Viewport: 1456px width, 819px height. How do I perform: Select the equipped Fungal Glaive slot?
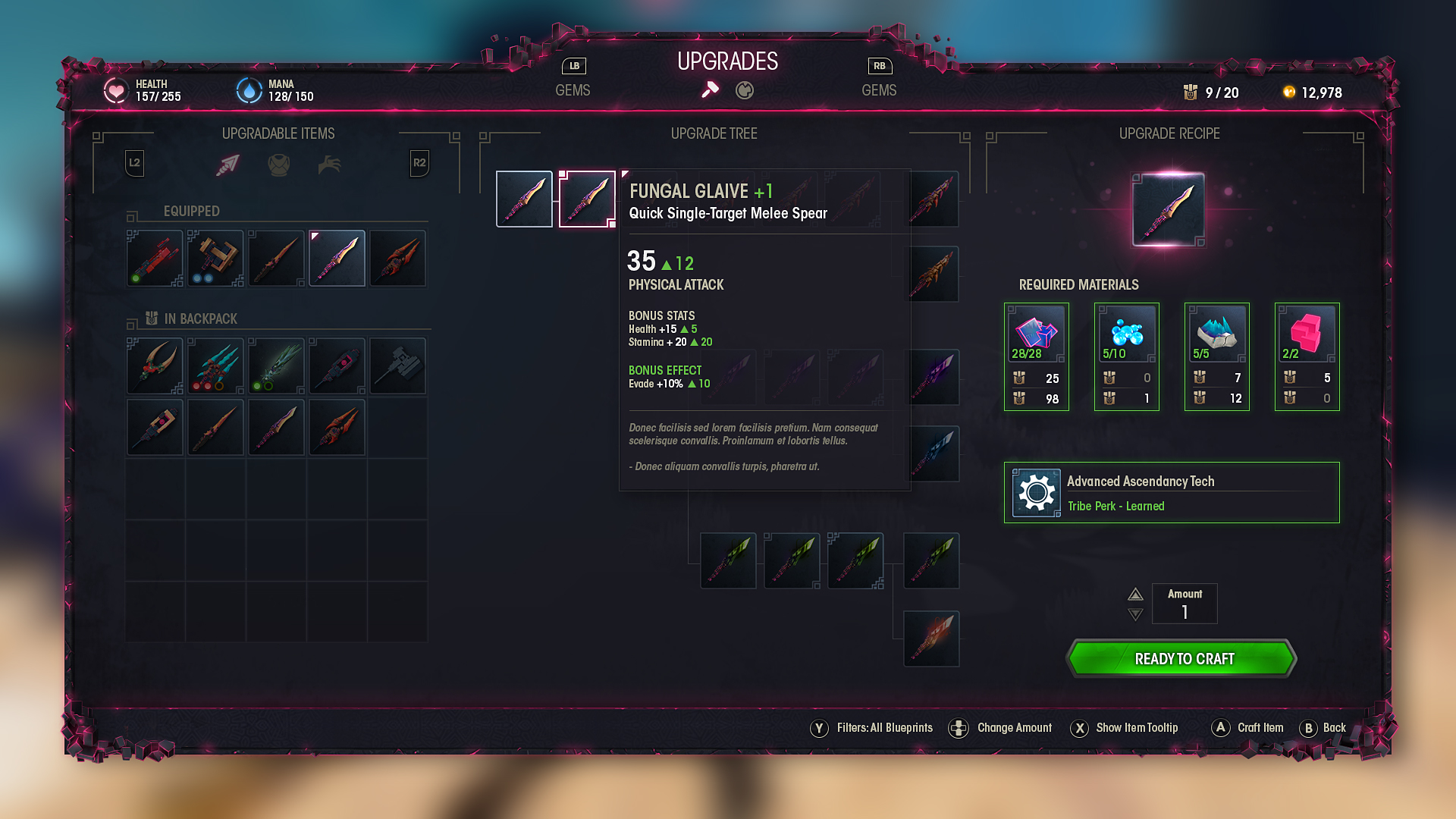pyautogui.click(x=337, y=259)
